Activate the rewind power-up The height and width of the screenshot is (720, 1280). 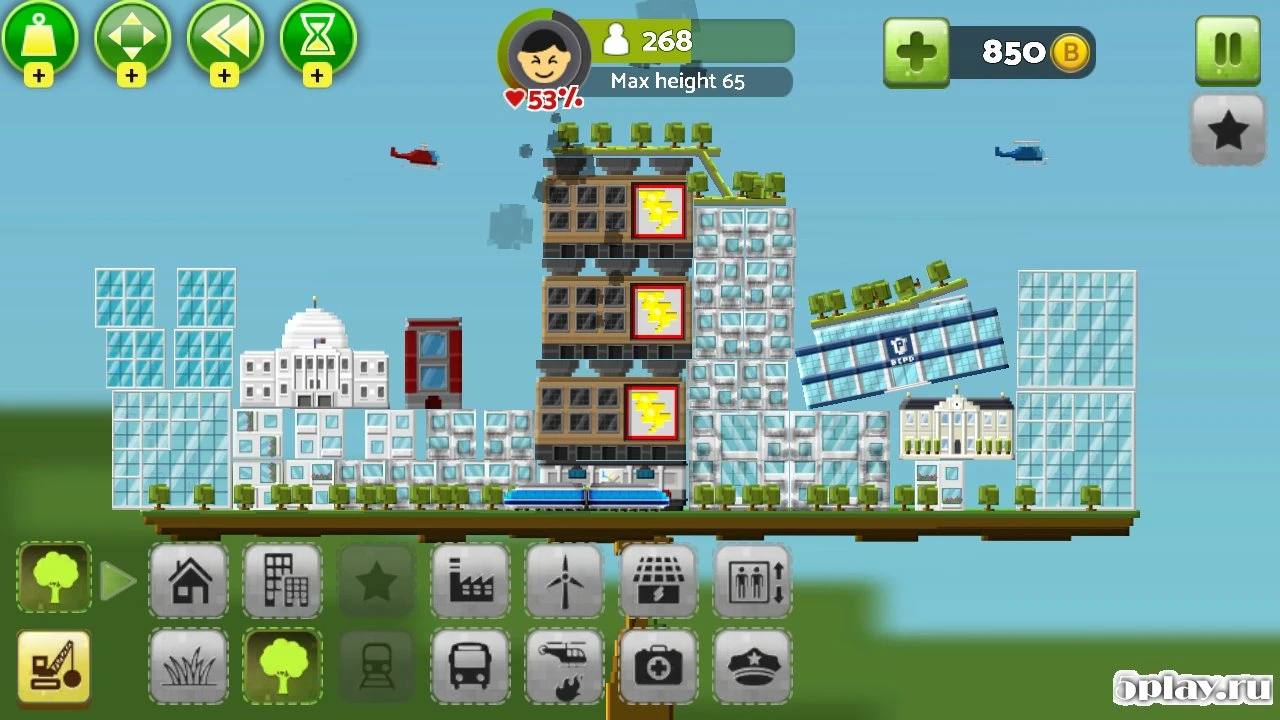(226, 40)
